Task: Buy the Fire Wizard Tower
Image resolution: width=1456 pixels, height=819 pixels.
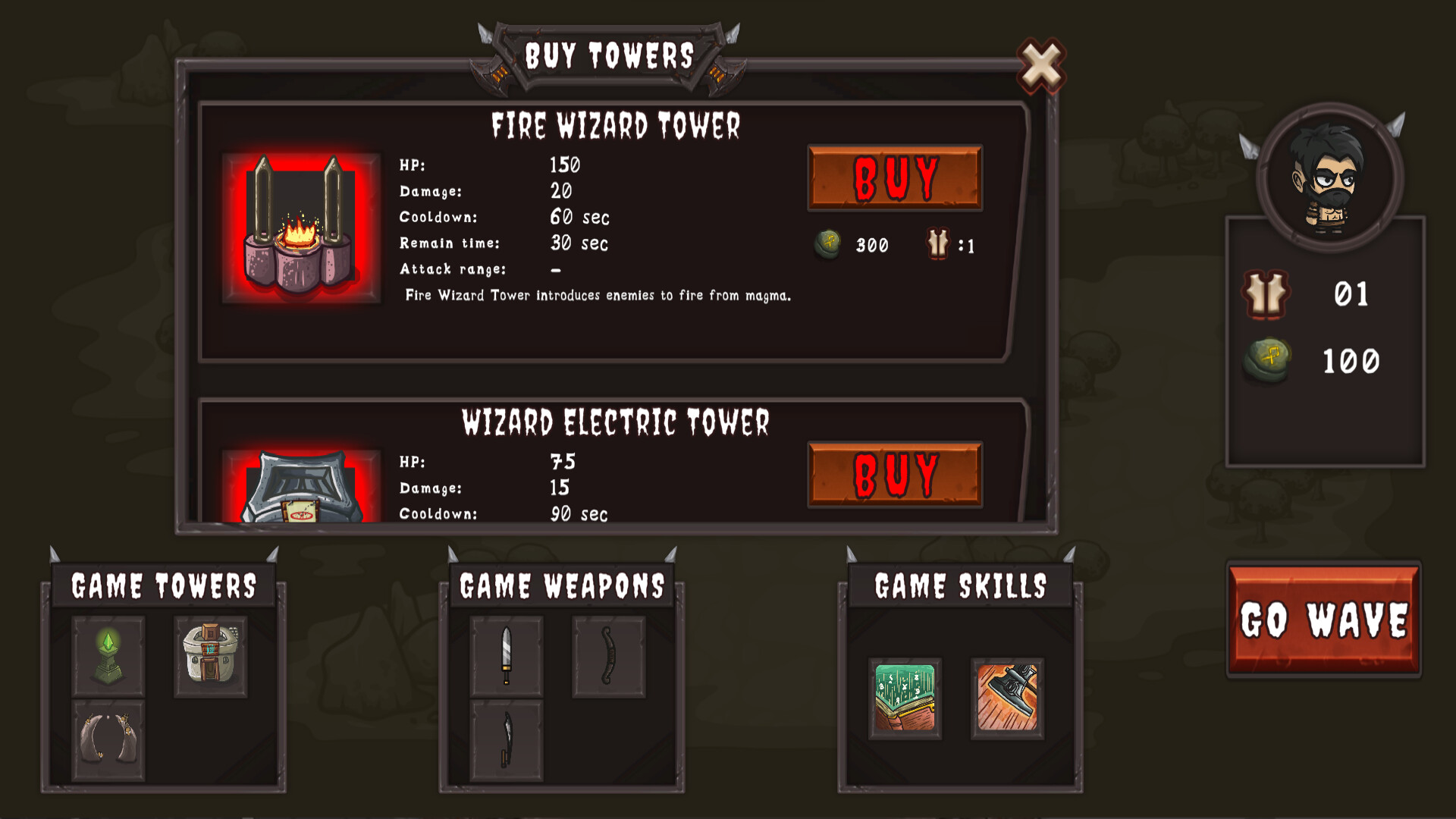Action: [895, 177]
